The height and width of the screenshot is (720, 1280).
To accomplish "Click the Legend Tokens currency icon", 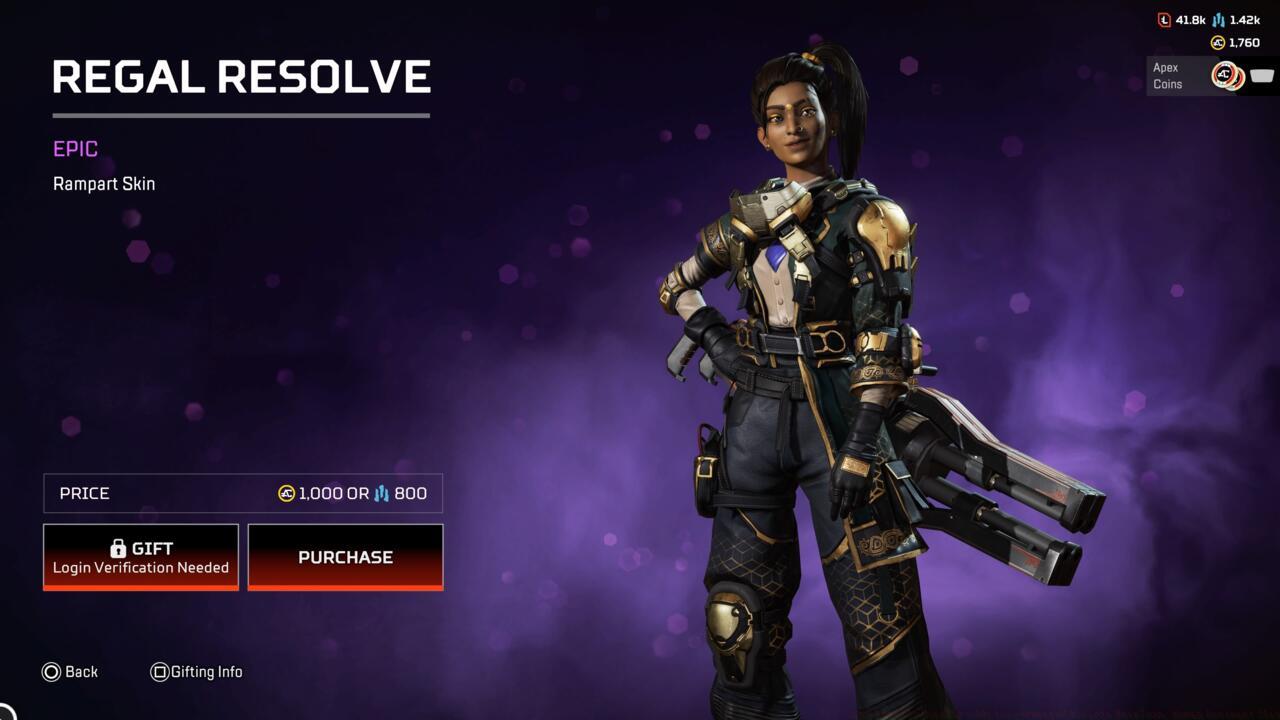I will (1164, 19).
